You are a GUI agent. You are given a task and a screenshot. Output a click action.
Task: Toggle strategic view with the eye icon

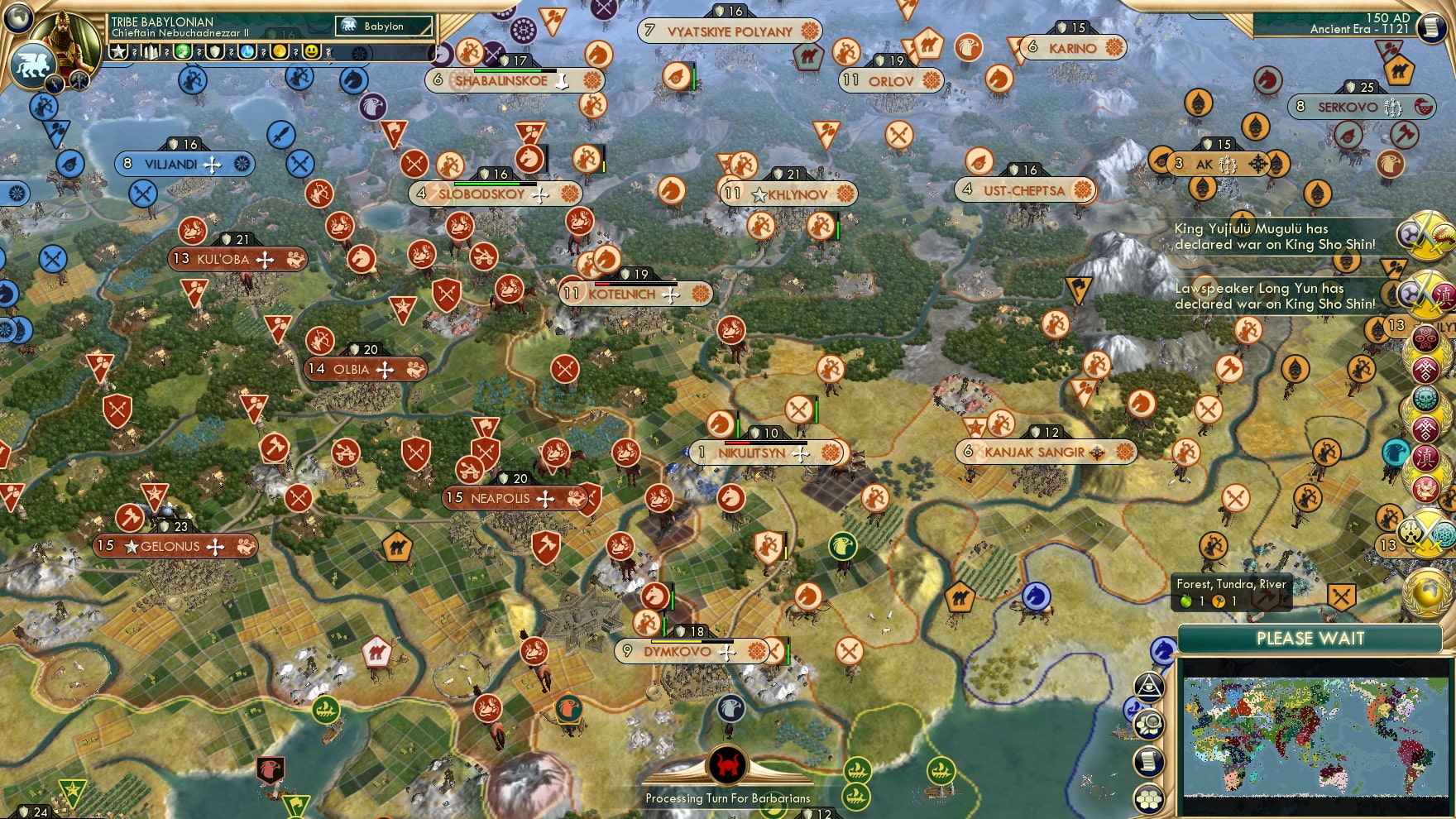(x=1149, y=687)
